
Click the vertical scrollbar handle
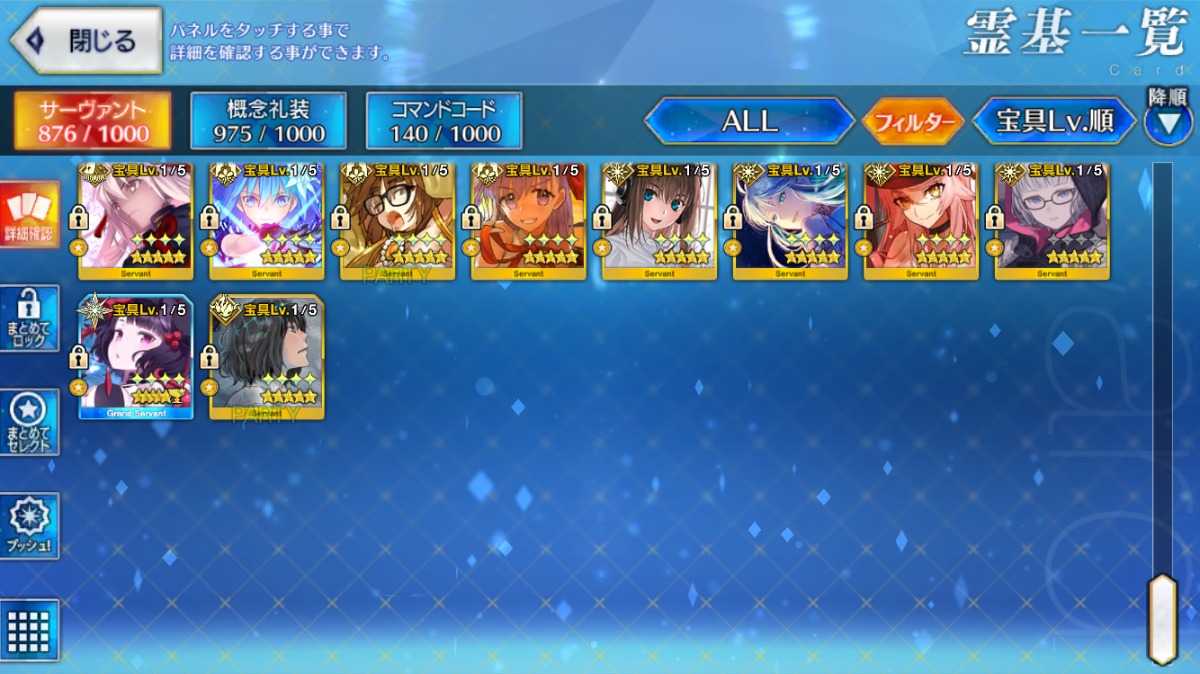[1161, 618]
